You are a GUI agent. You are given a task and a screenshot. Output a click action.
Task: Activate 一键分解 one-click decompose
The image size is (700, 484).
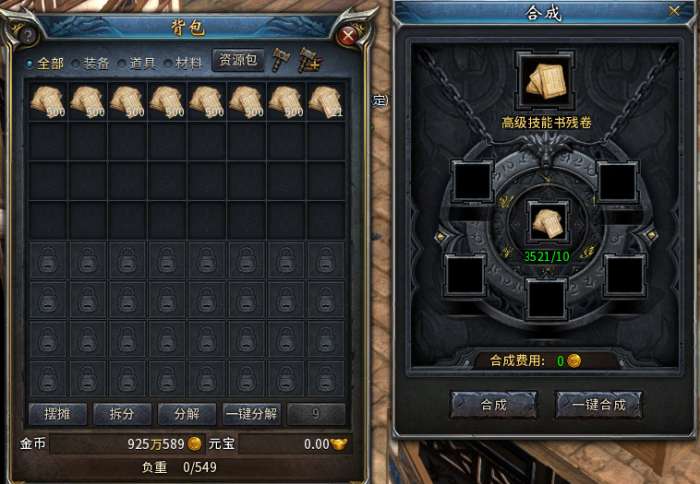[x=251, y=414]
